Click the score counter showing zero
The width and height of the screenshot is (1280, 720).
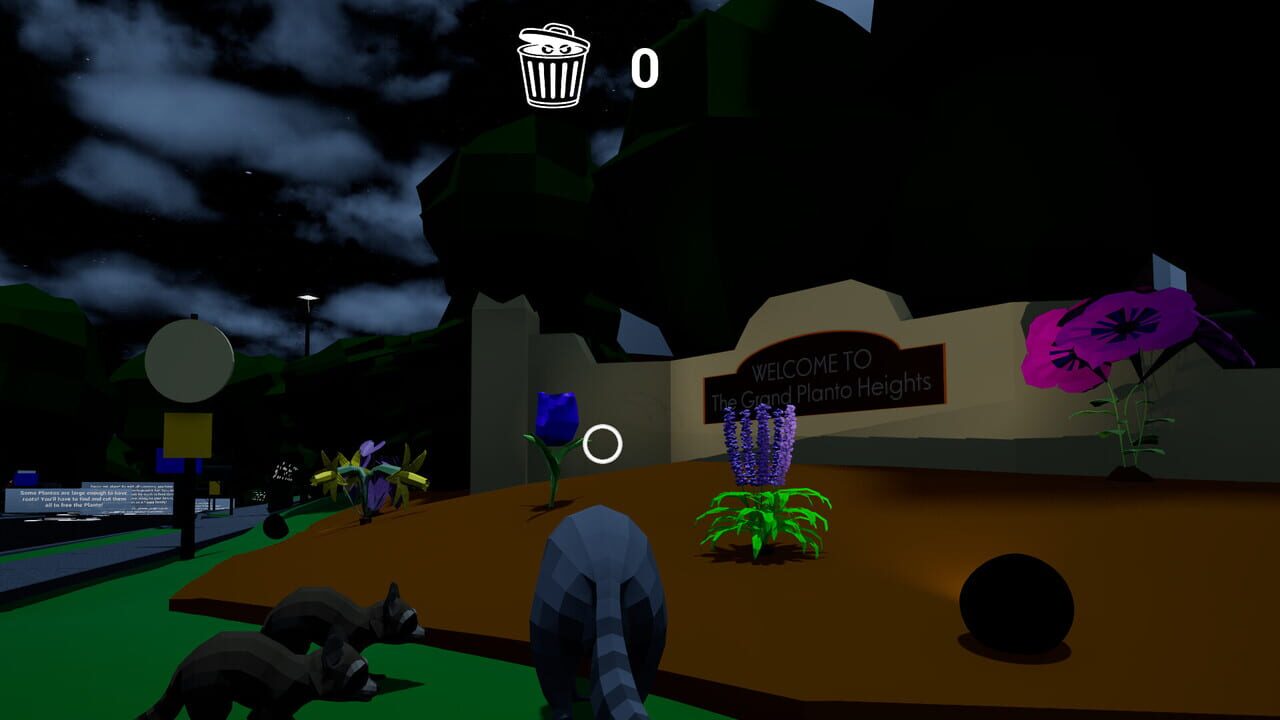(643, 67)
